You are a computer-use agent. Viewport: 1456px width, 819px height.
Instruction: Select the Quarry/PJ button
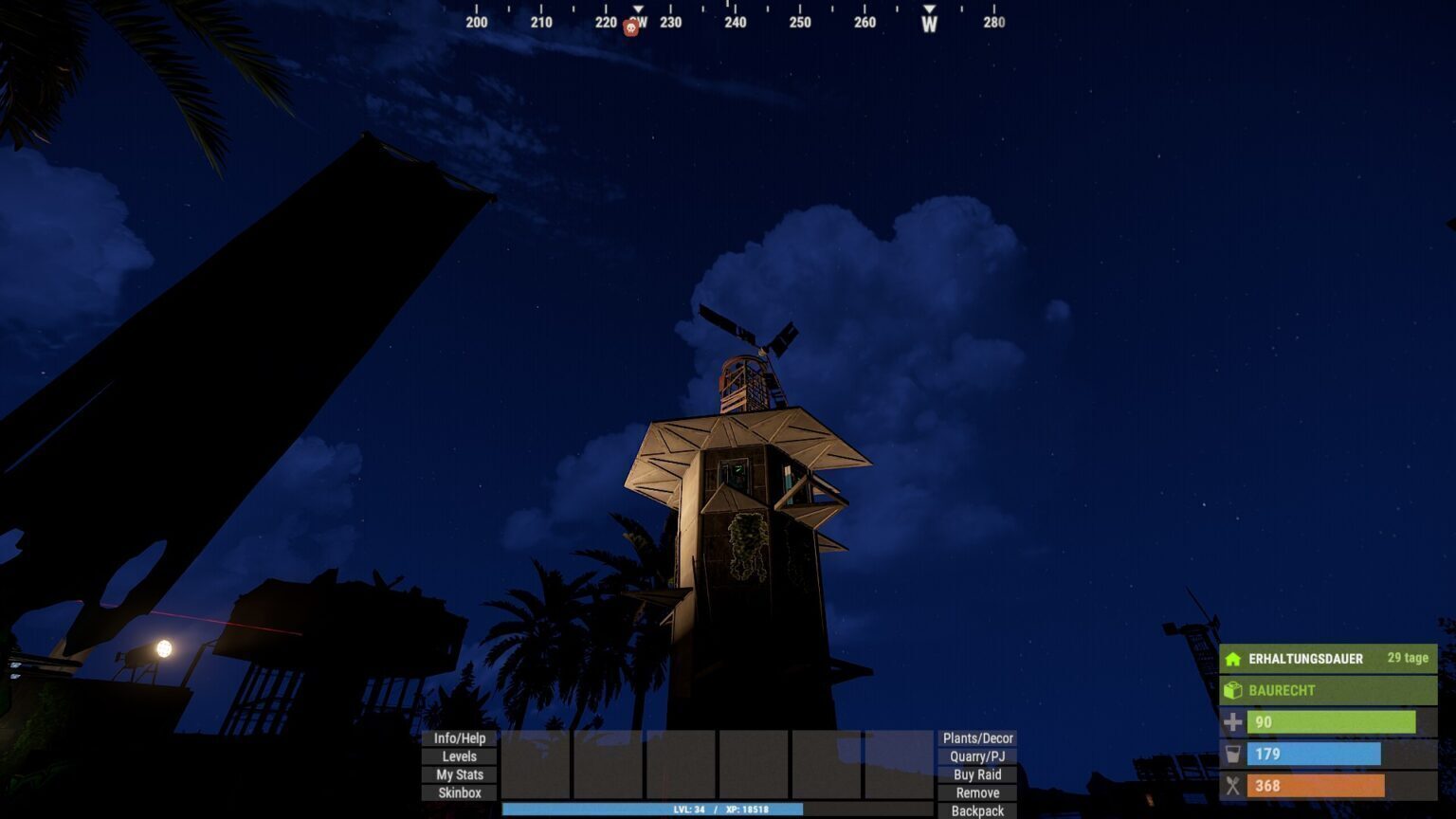coord(977,756)
